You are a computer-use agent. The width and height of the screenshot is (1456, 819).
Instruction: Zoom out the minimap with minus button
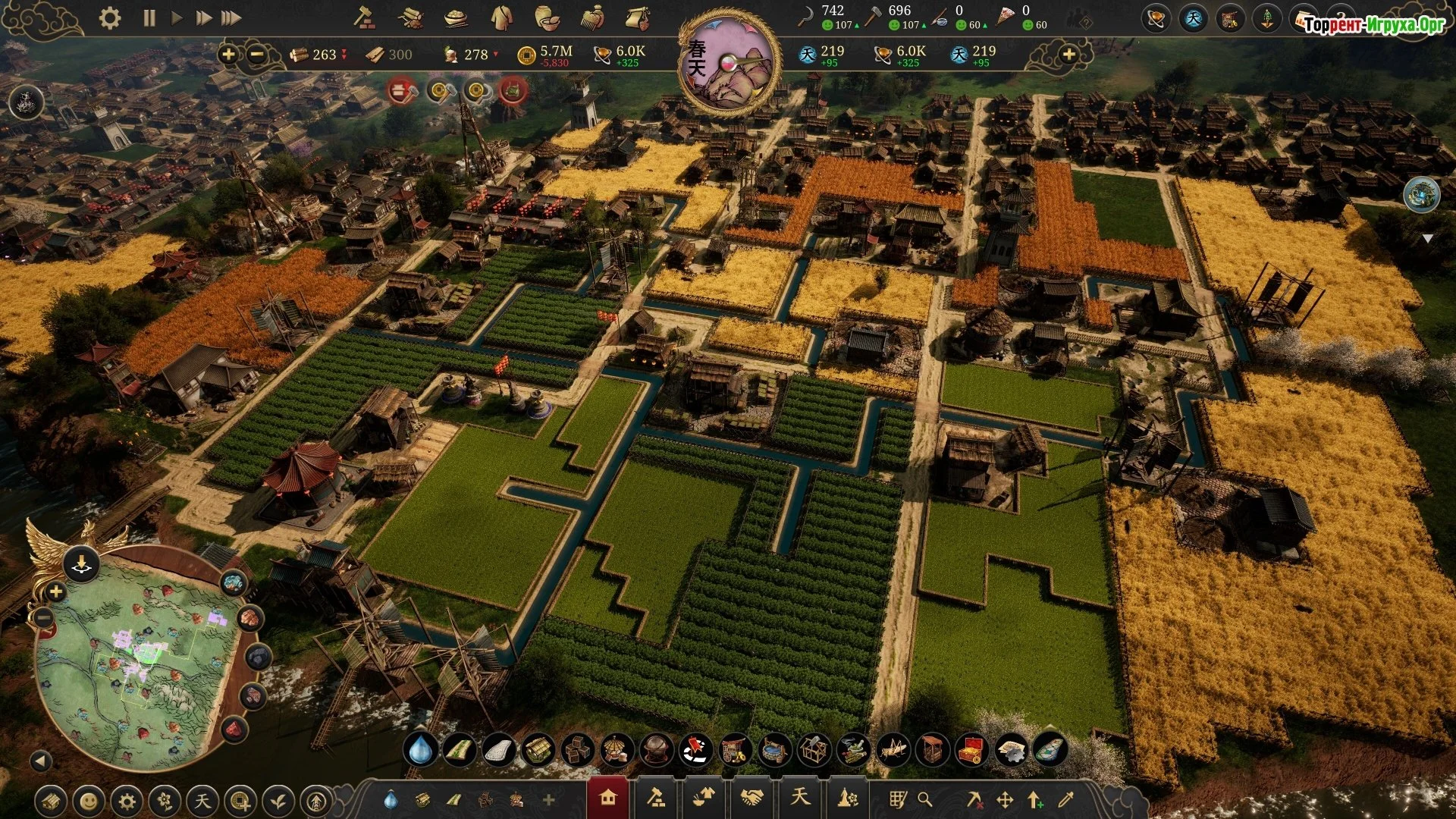[44, 618]
